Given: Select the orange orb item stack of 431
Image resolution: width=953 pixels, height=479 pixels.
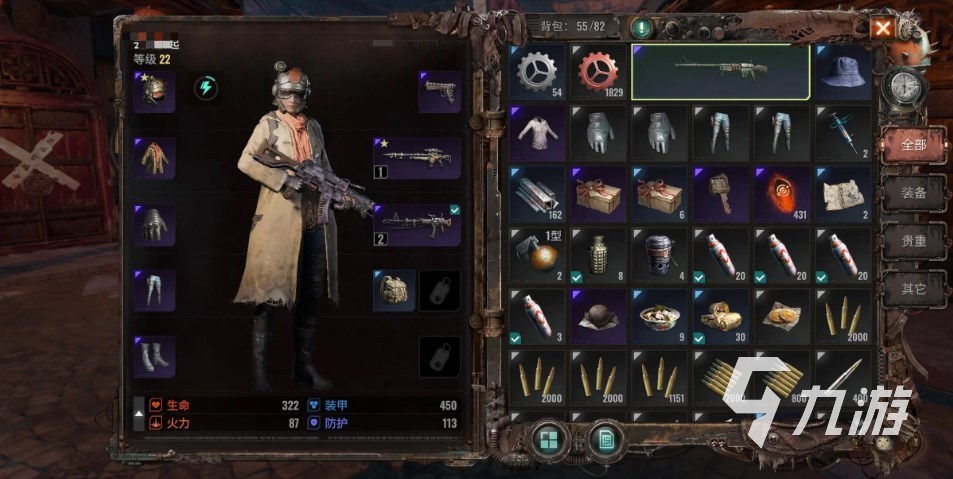Looking at the screenshot, I should click(782, 194).
